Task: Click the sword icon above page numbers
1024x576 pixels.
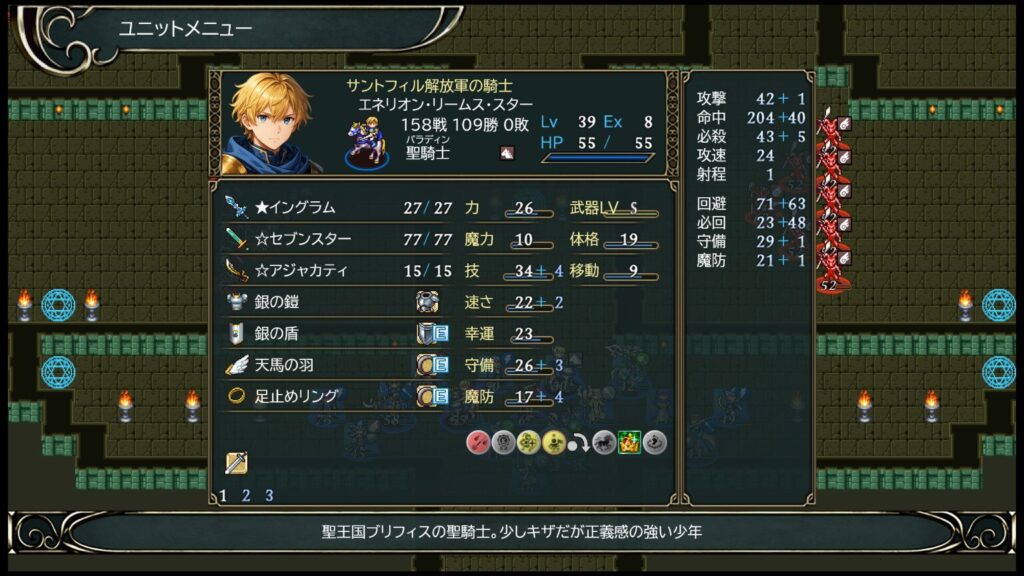Action: click(236, 463)
